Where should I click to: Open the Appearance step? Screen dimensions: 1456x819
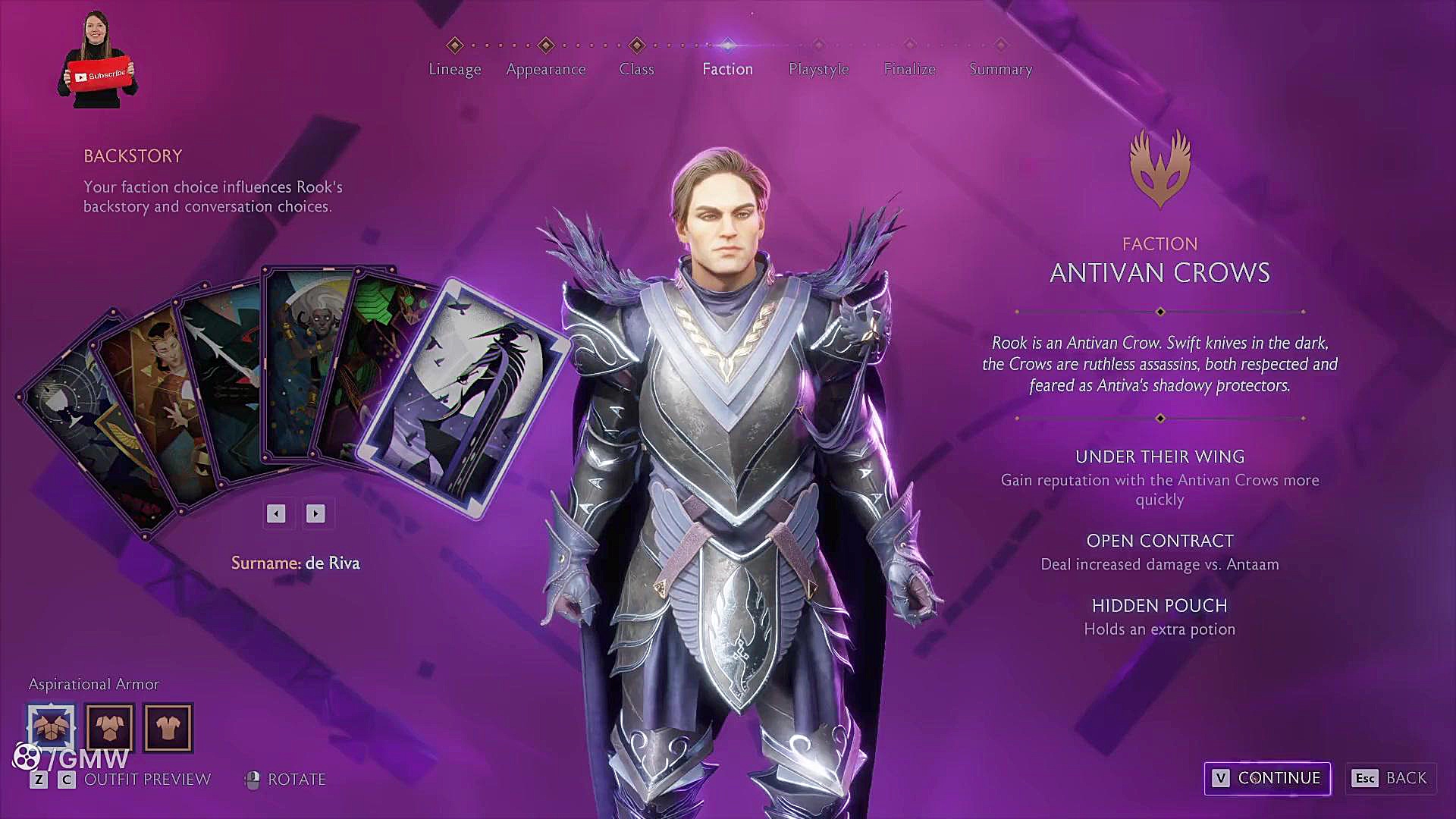click(545, 68)
